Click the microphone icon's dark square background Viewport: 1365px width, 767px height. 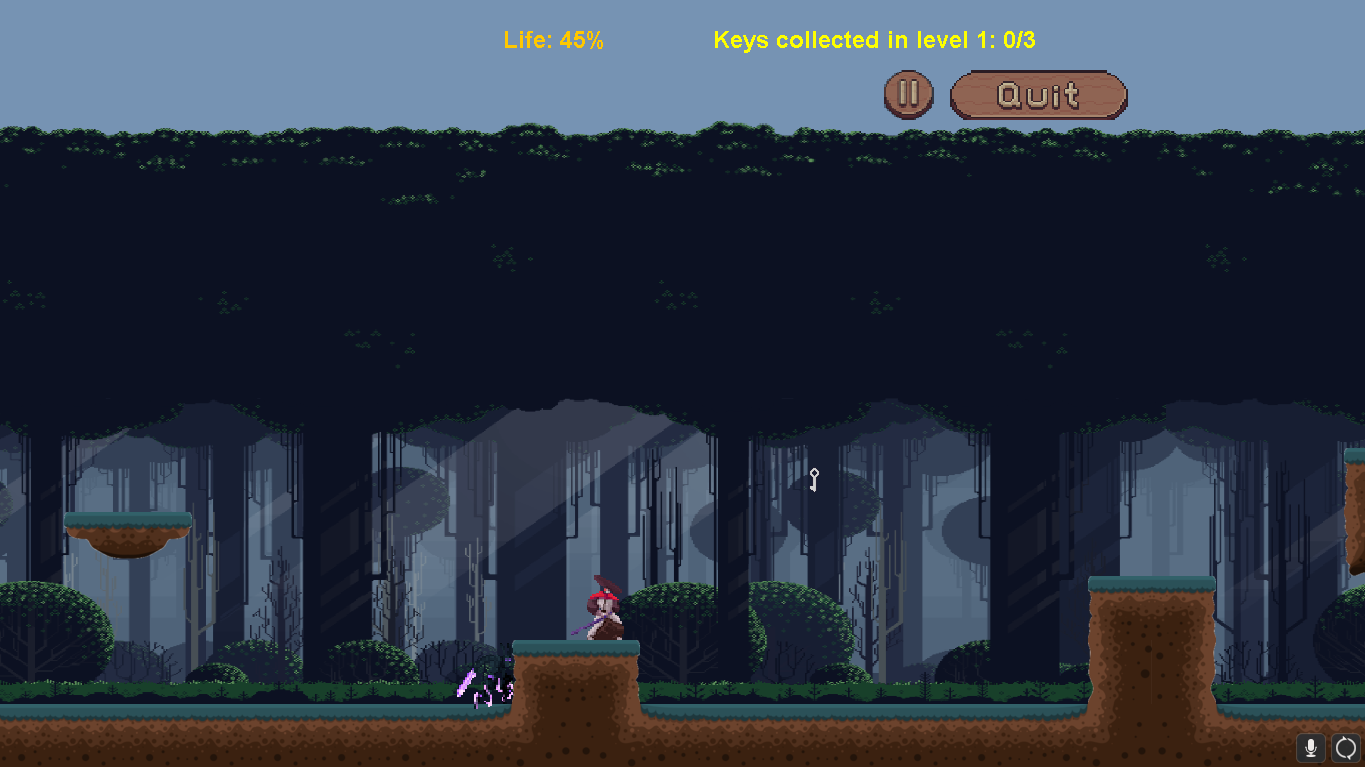(x=1311, y=747)
